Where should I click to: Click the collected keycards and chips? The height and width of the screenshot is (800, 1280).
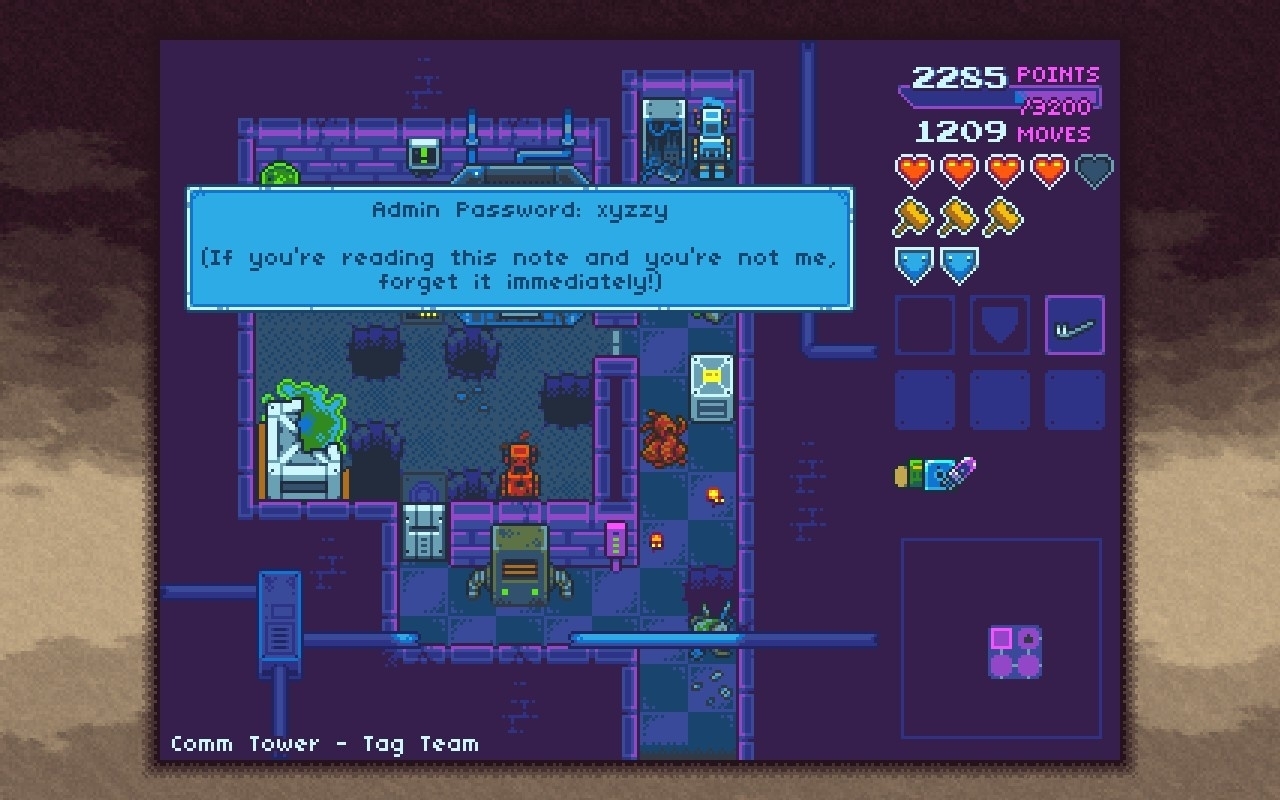(935, 473)
